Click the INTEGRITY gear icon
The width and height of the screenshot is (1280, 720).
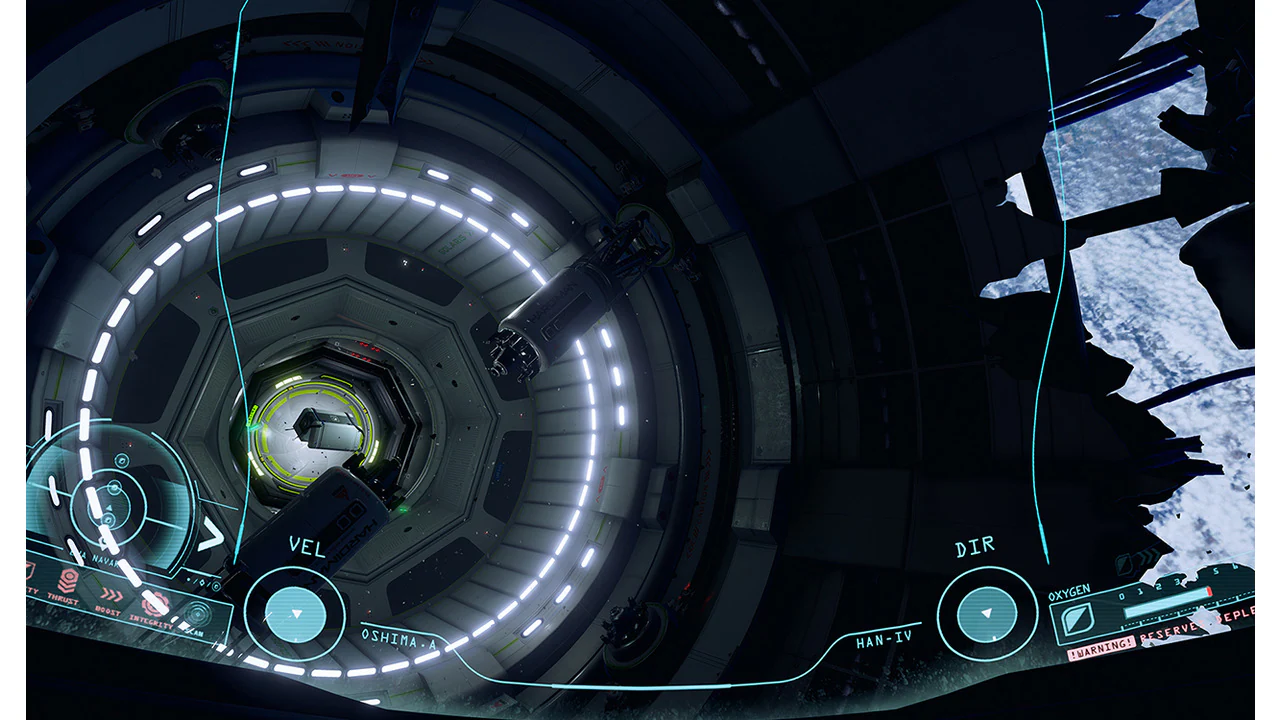[x=154, y=606]
